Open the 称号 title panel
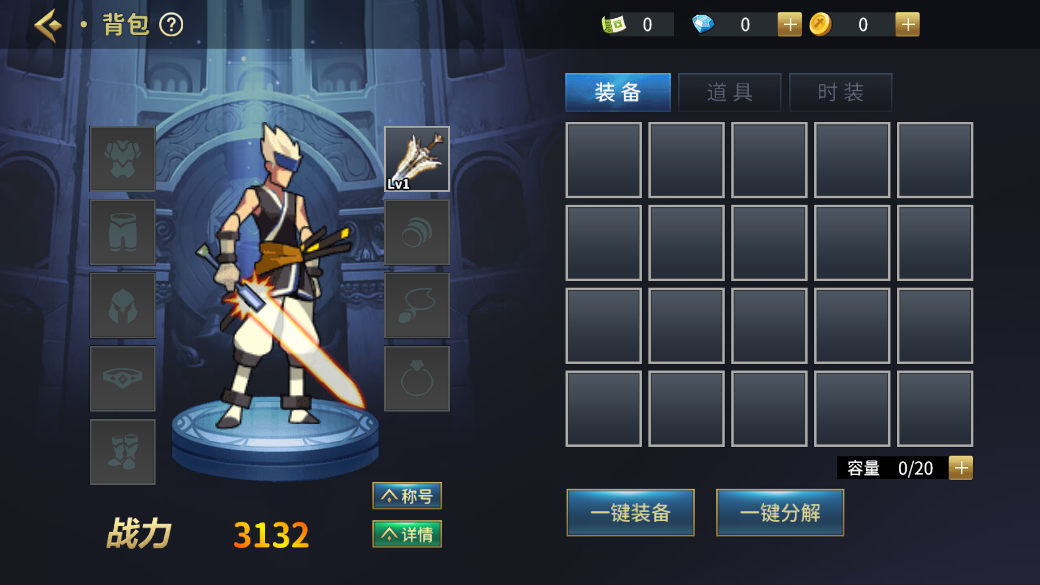 (407, 496)
